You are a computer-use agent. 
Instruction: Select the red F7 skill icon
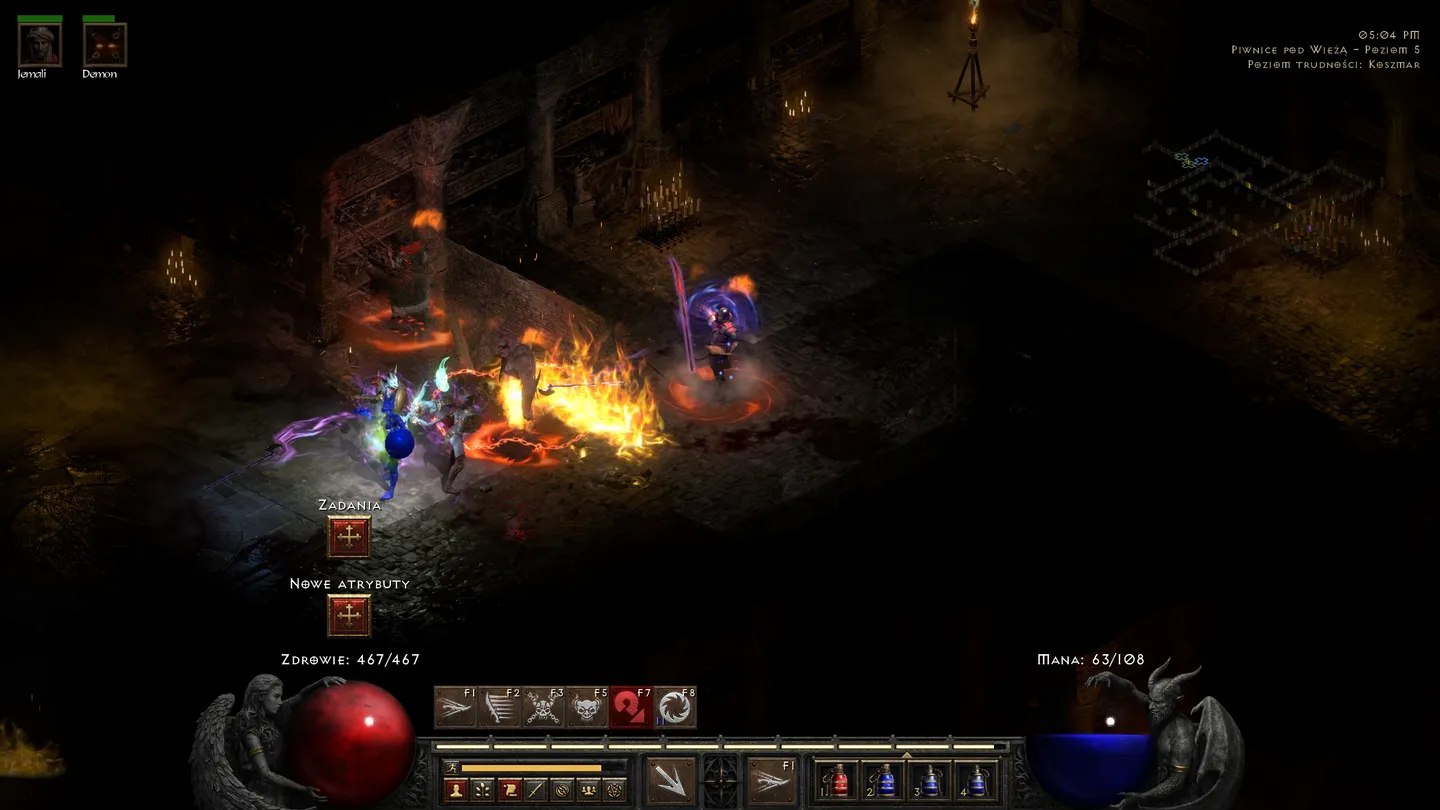tap(631, 708)
